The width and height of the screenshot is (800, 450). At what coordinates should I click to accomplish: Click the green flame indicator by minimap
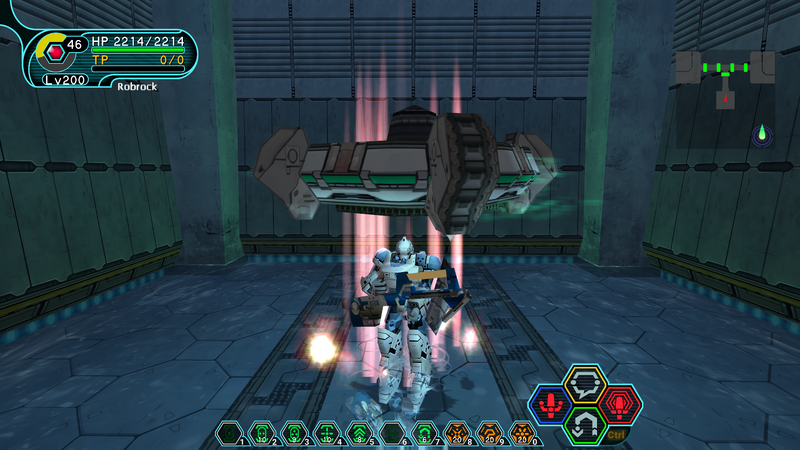(x=762, y=132)
